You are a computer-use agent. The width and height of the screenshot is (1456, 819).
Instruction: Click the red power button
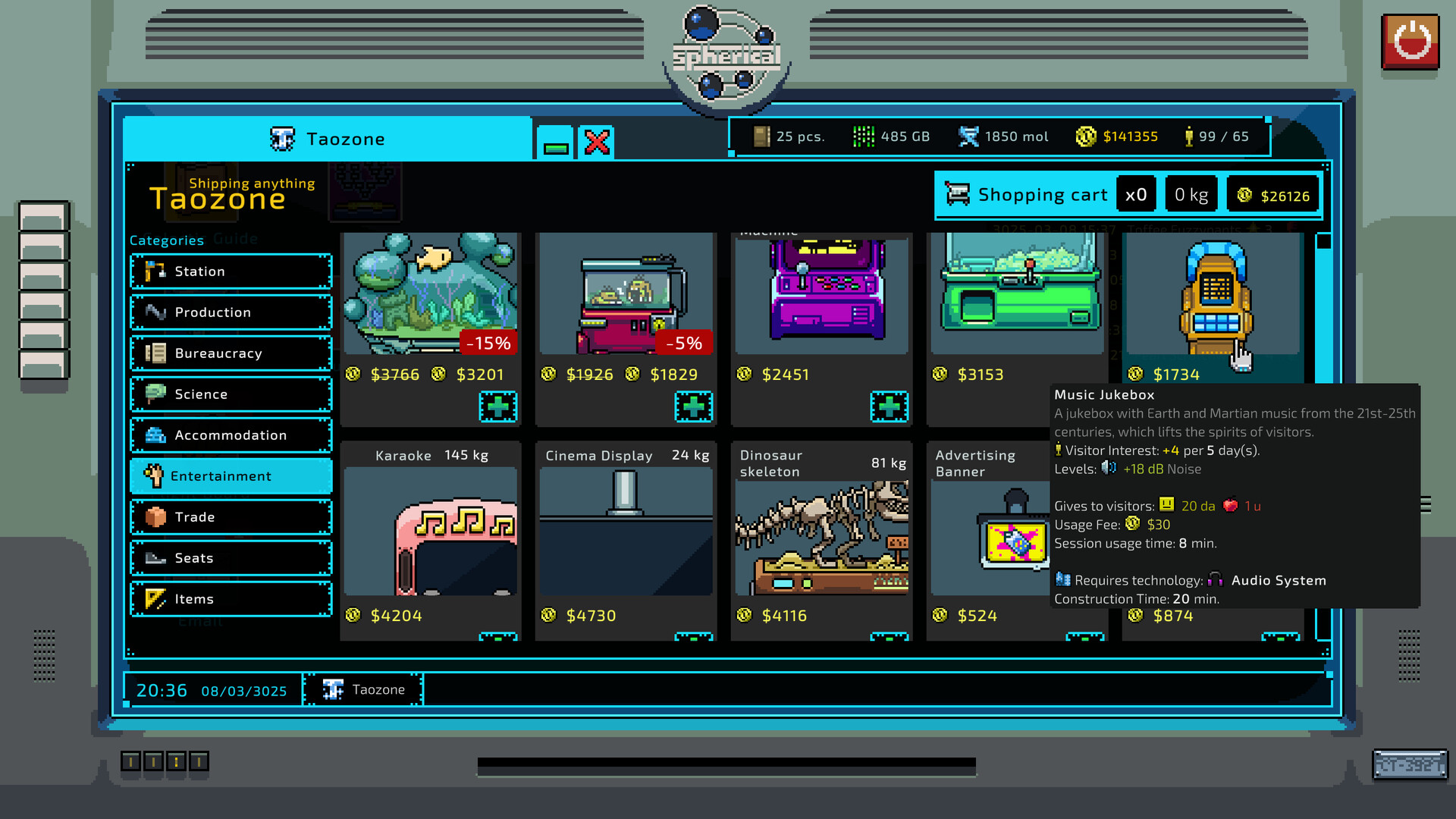pyautogui.click(x=1409, y=42)
